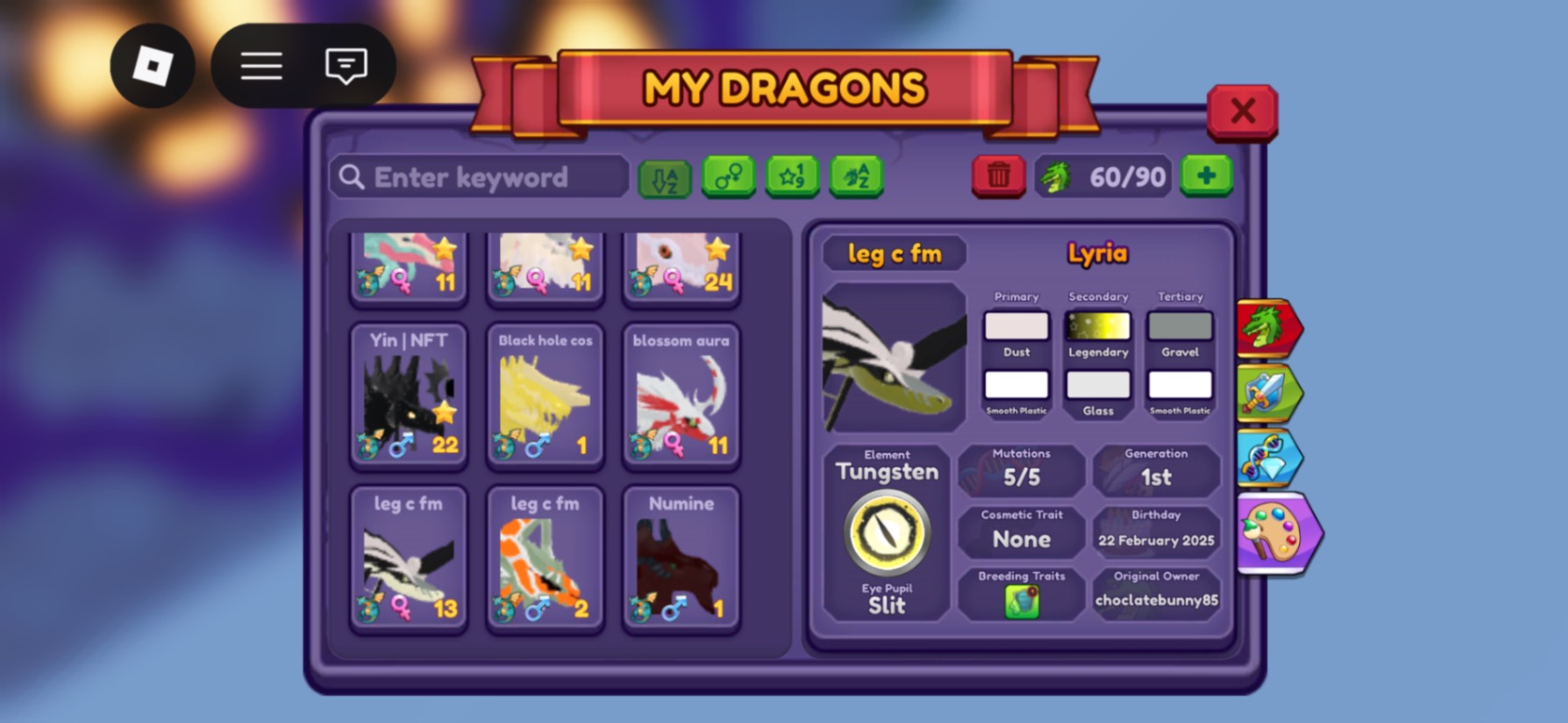Toggle the favorite star on Yin | NFT

pos(445,412)
